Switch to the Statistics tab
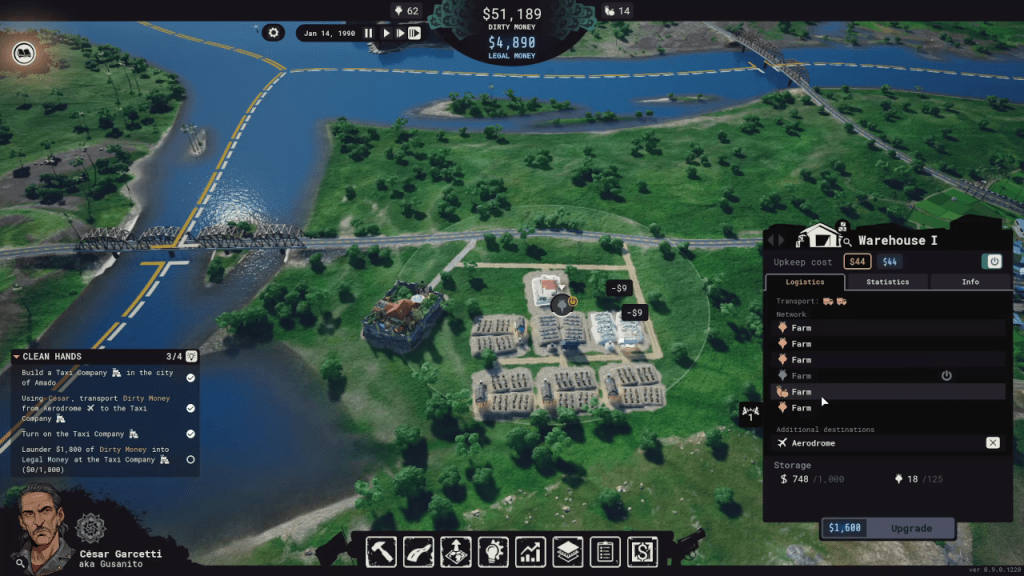Viewport: 1024px width, 576px height. pos(887,282)
